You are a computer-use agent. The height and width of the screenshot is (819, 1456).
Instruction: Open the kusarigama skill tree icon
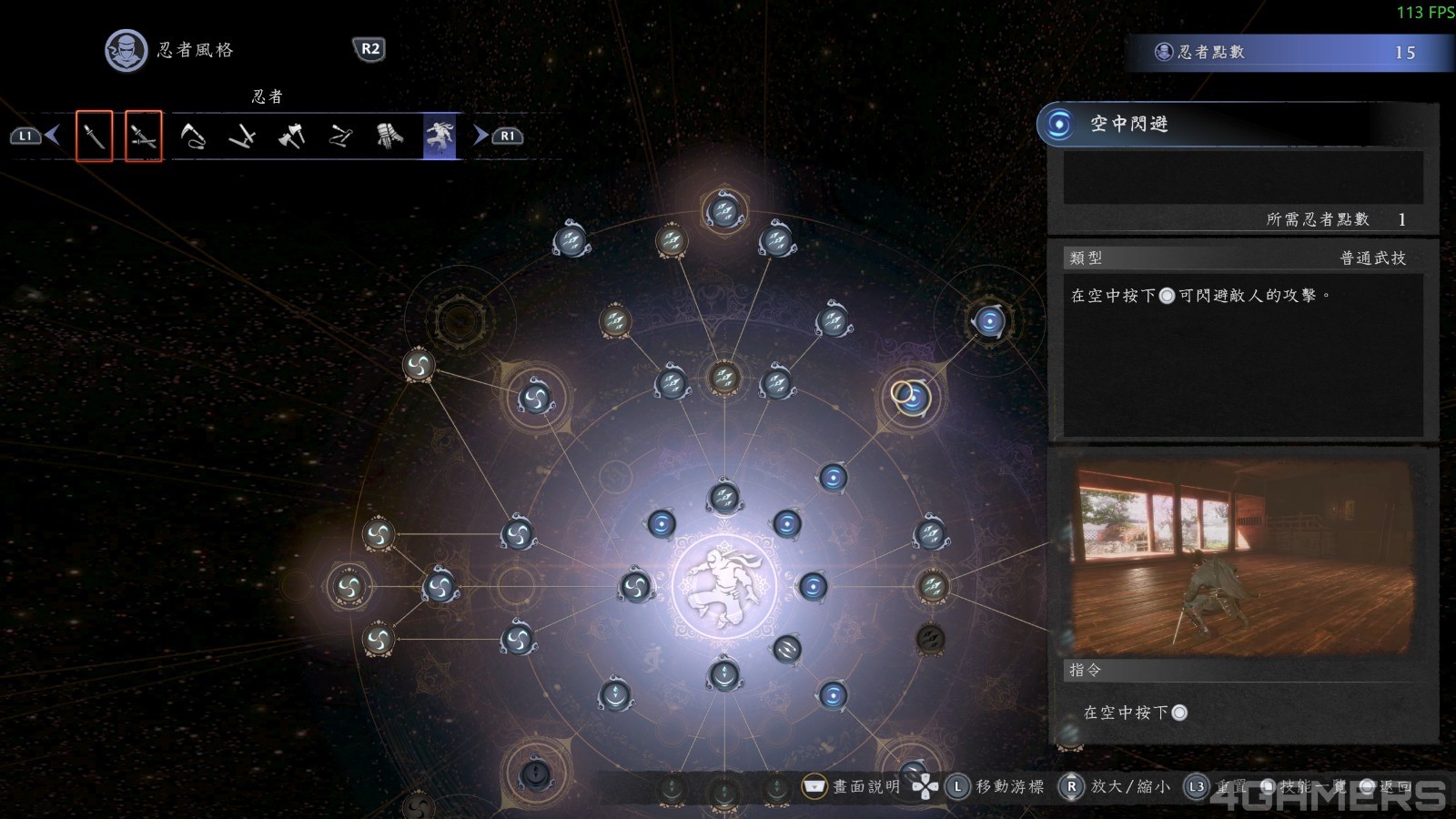(194, 136)
